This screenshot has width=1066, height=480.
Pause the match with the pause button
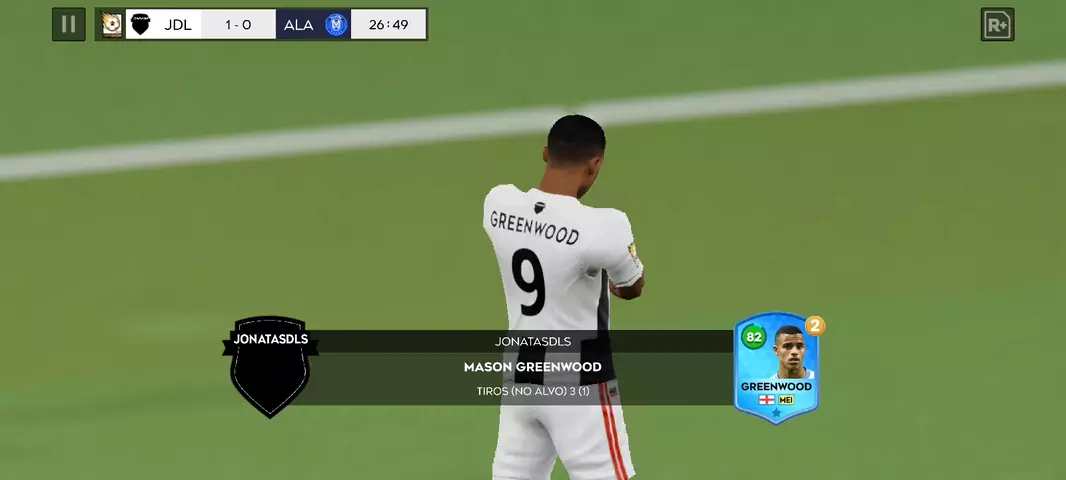click(68, 24)
